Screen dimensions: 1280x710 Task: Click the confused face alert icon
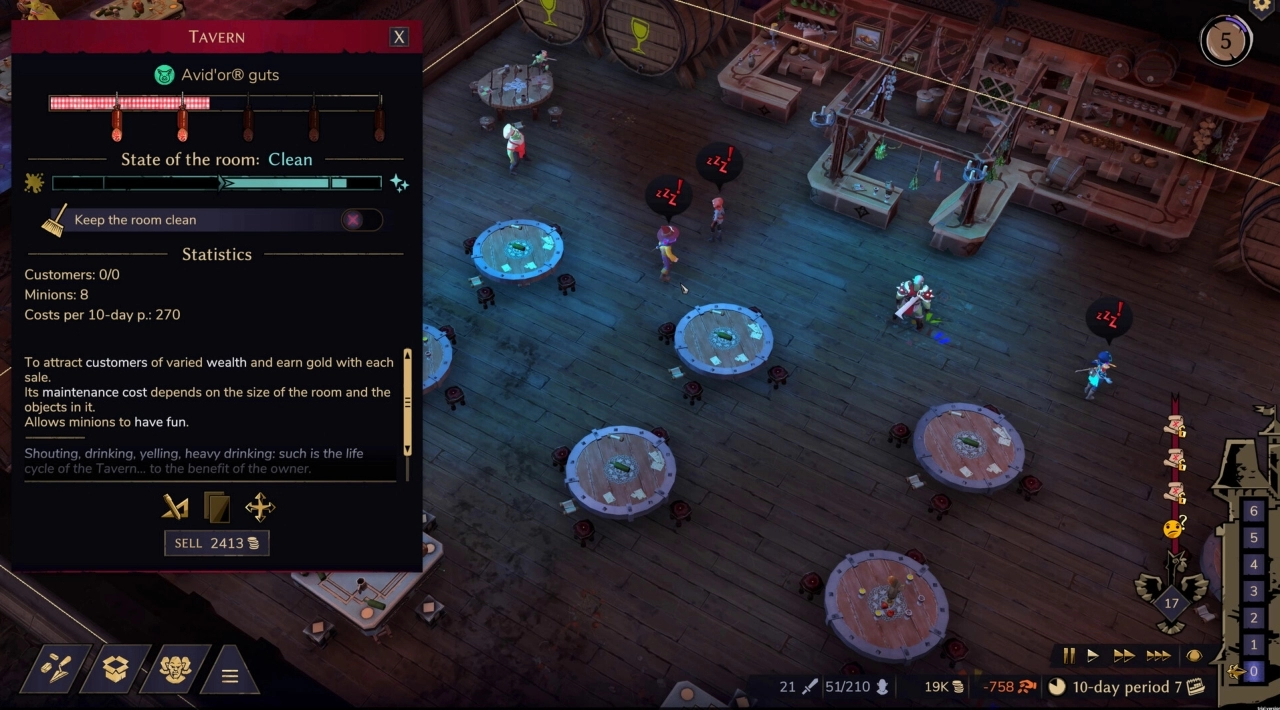coord(1174,529)
